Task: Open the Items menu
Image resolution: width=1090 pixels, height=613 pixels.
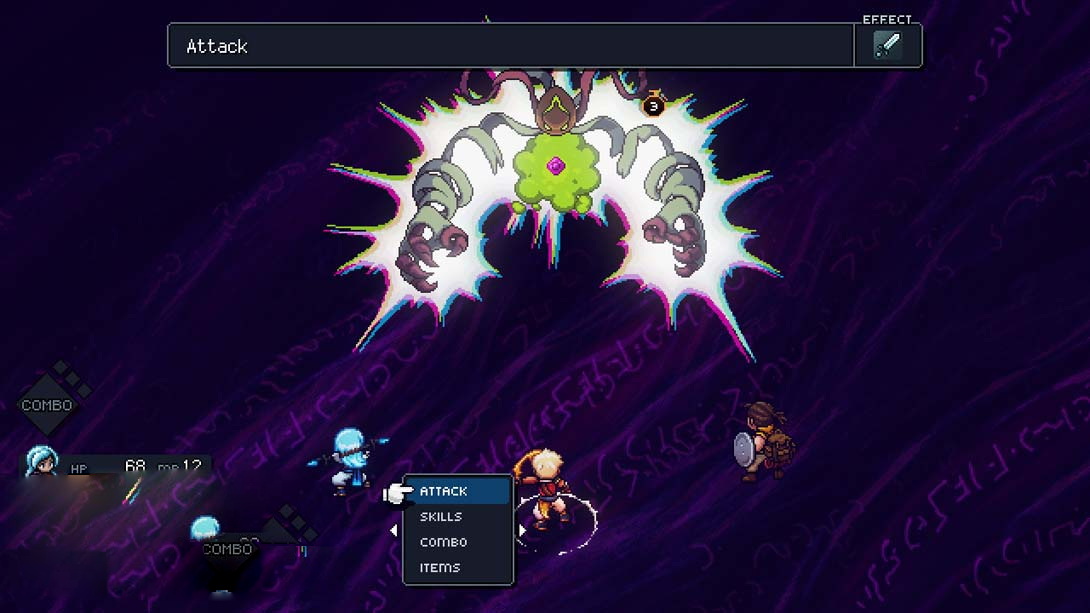Action: [440, 568]
